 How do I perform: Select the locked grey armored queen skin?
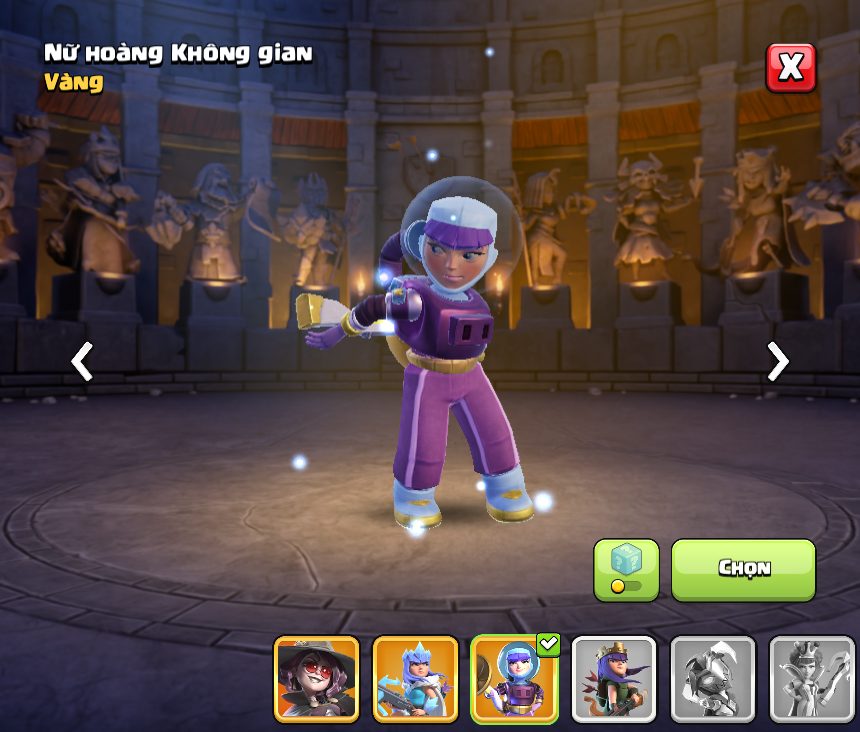click(x=712, y=679)
